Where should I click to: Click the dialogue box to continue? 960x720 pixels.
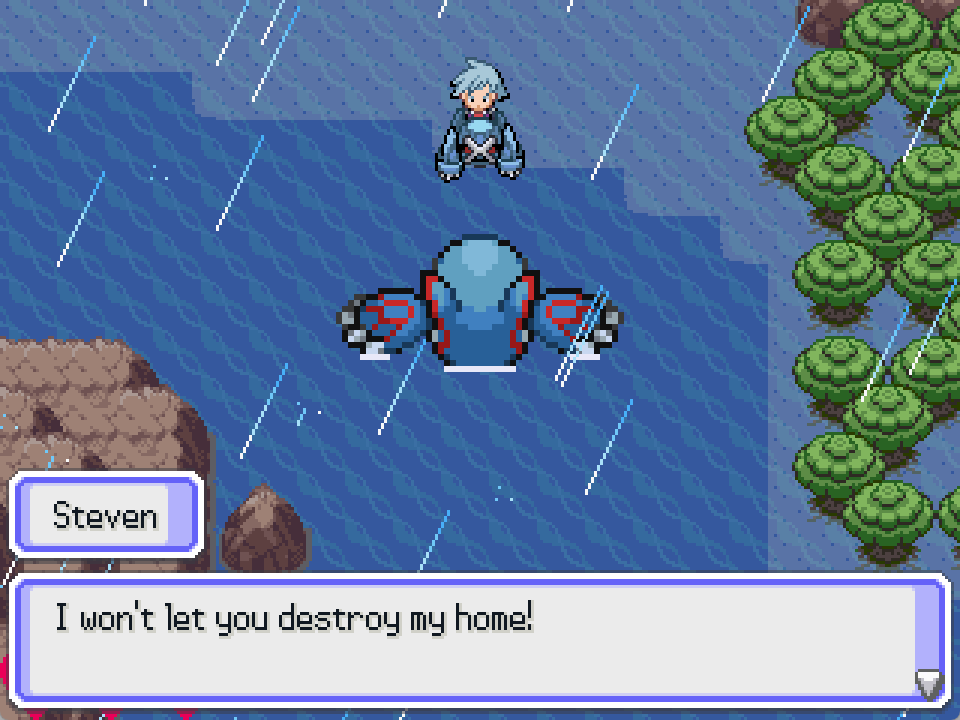click(x=480, y=640)
